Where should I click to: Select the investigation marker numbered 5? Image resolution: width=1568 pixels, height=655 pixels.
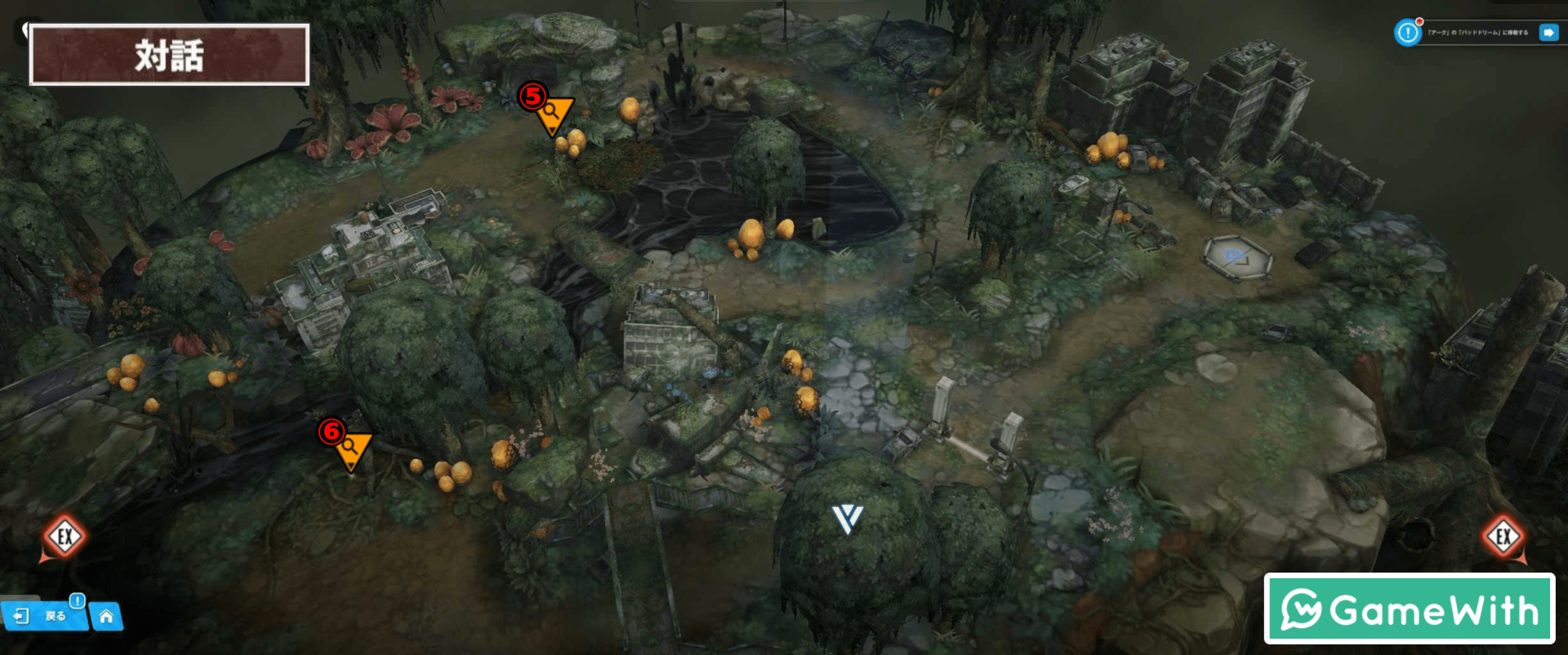(555, 114)
